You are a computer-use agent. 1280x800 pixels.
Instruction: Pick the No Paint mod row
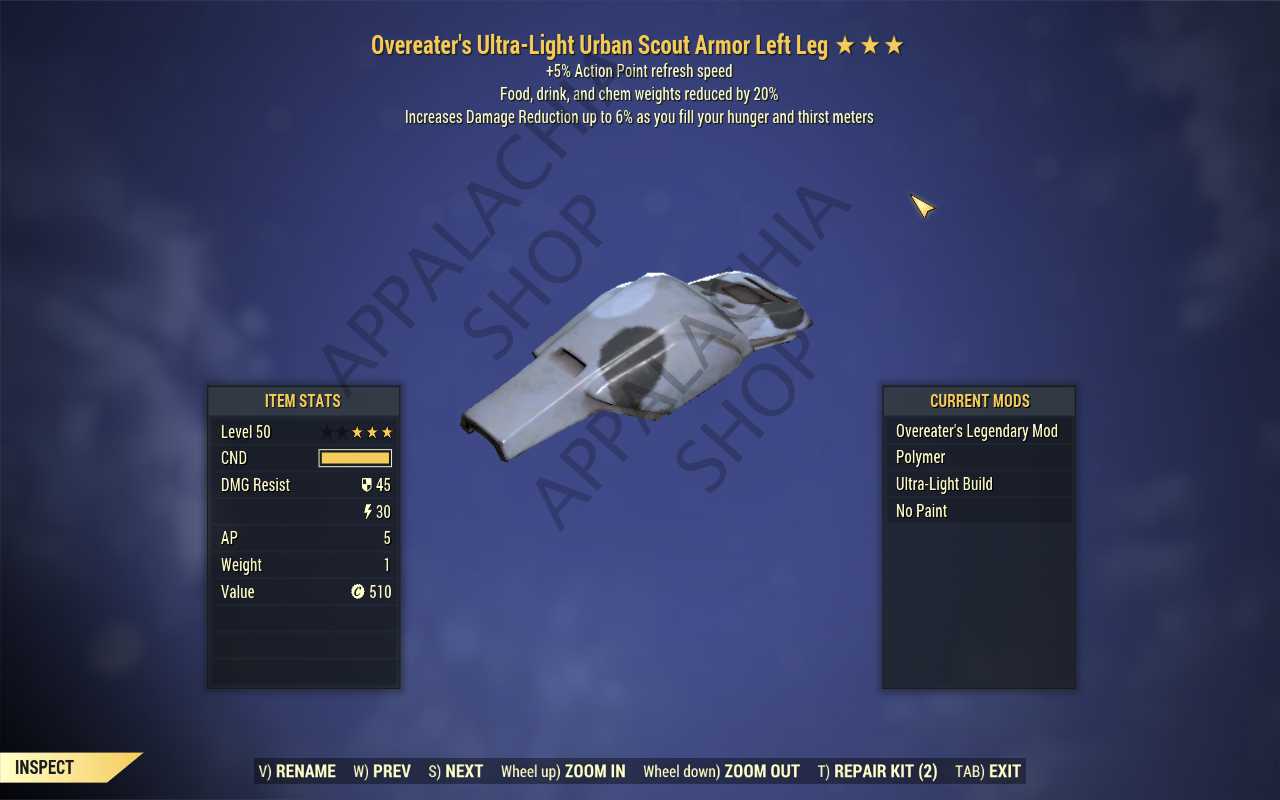point(977,511)
